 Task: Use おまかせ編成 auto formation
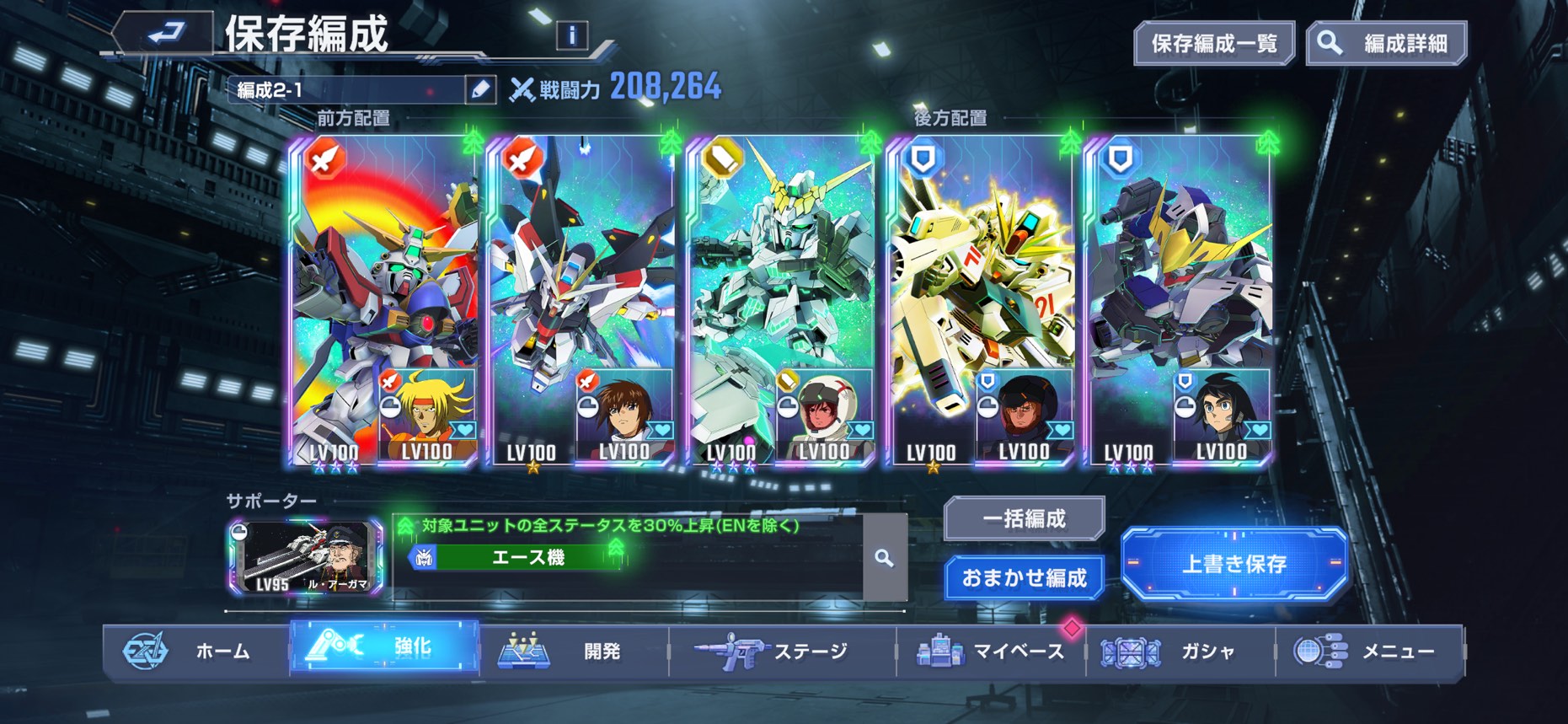tap(1024, 578)
